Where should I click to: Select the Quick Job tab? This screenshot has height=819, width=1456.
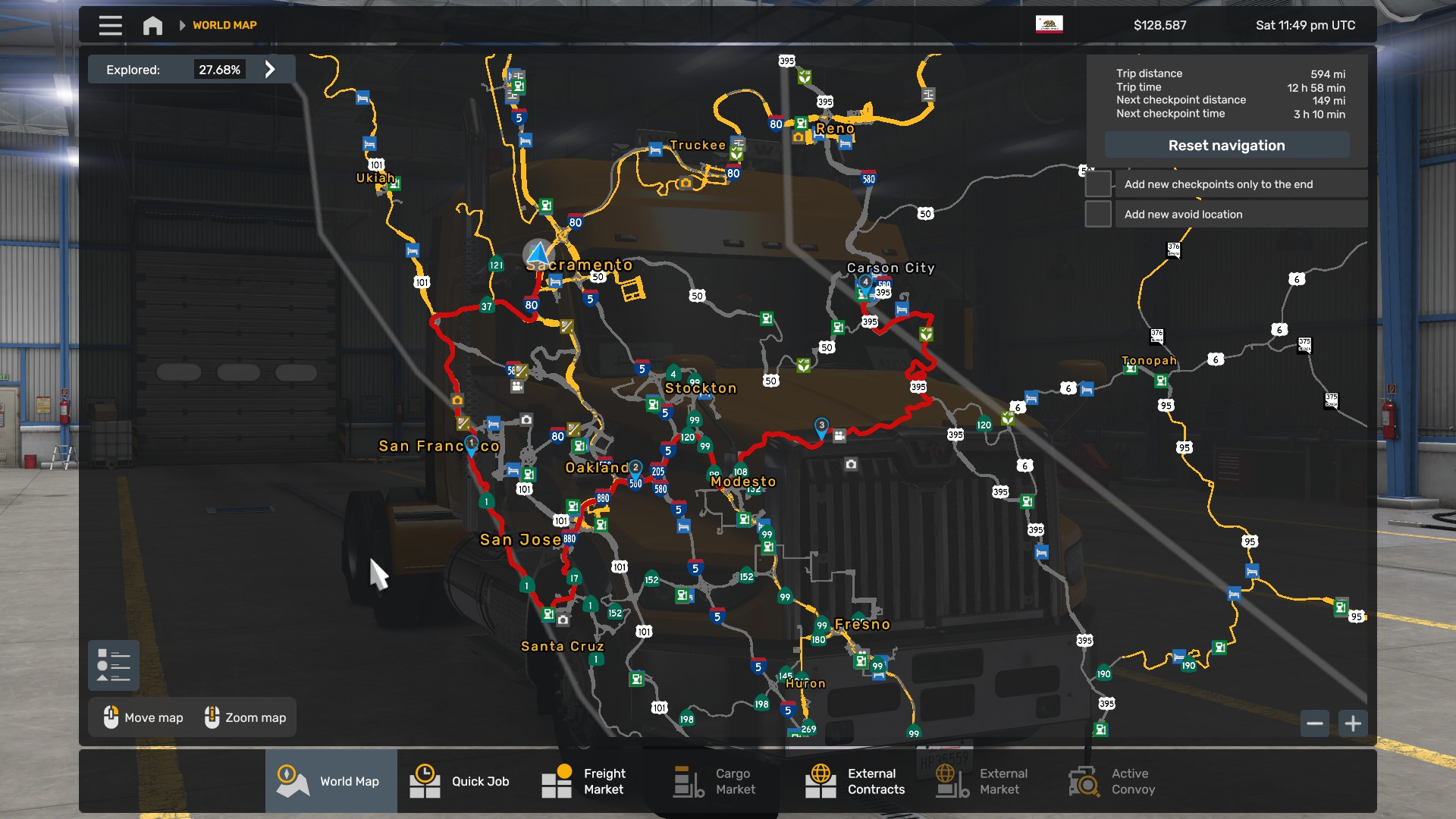pos(461,781)
